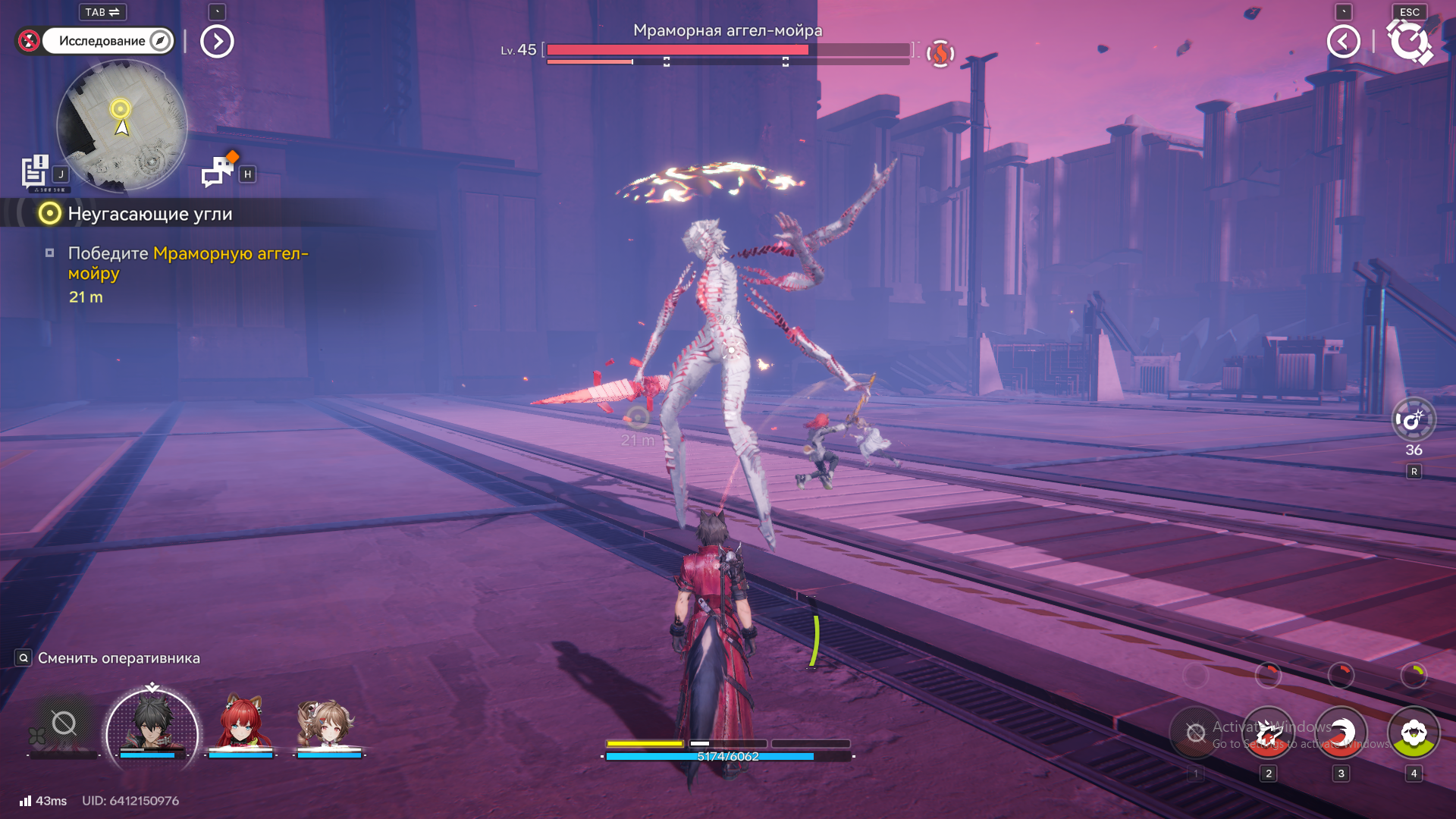Open the chat bubbles icon
The height and width of the screenshot is (819, 1456).
(x=218, y=171)
